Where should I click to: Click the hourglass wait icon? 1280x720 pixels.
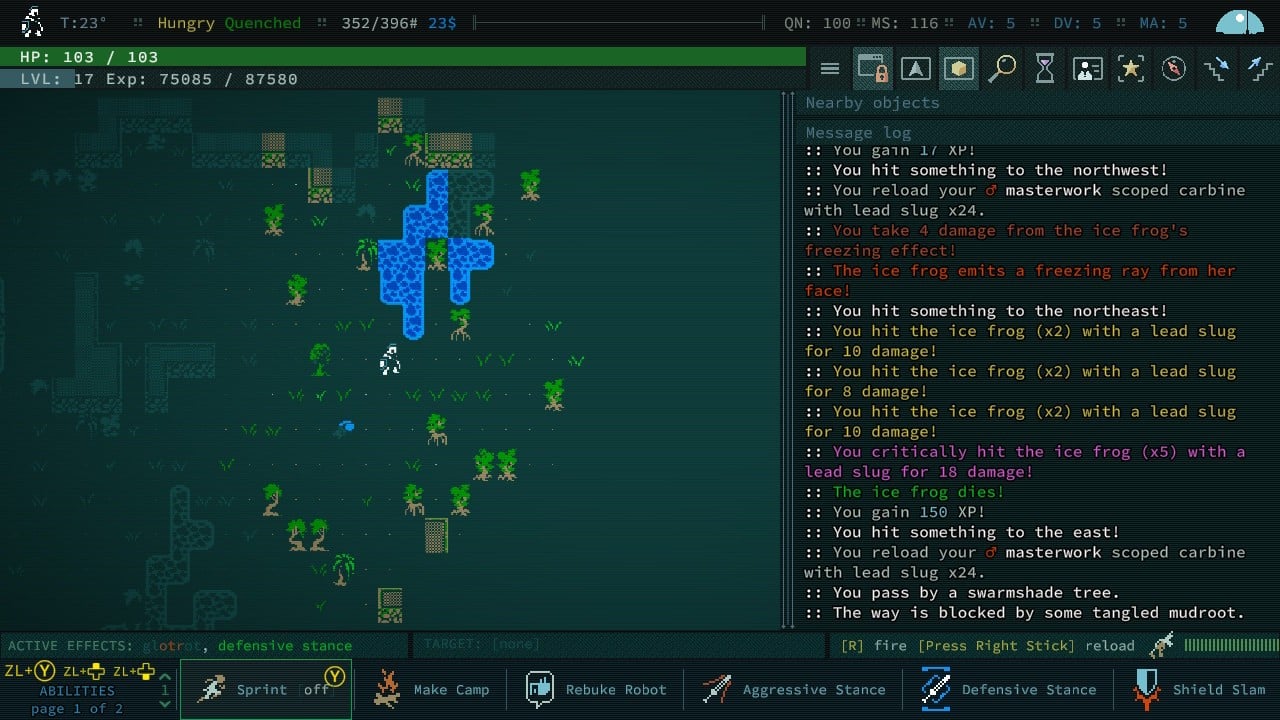click(1045, 69)
